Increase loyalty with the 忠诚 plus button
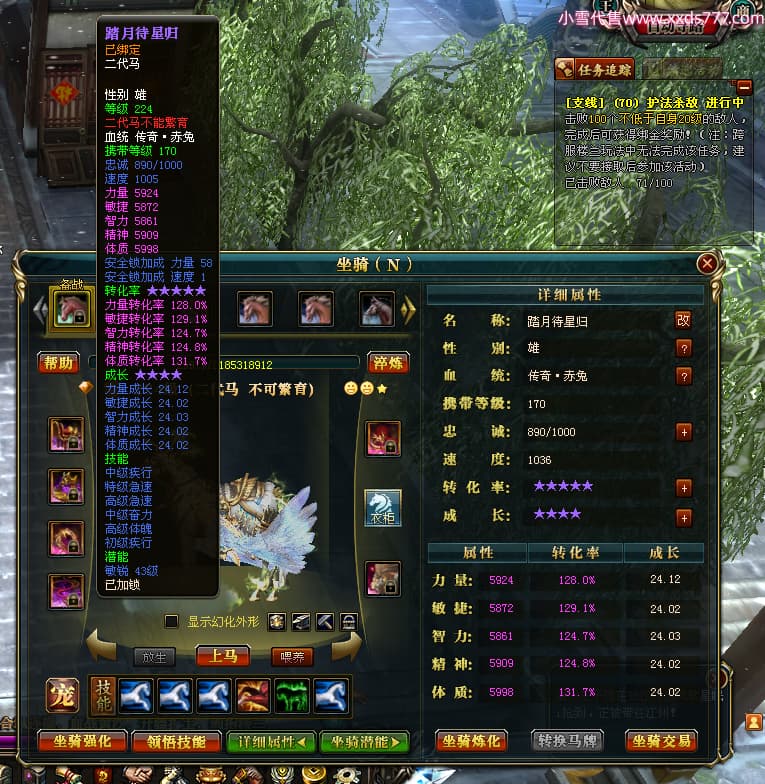The image size is (765, 784). tap(684, 432)
